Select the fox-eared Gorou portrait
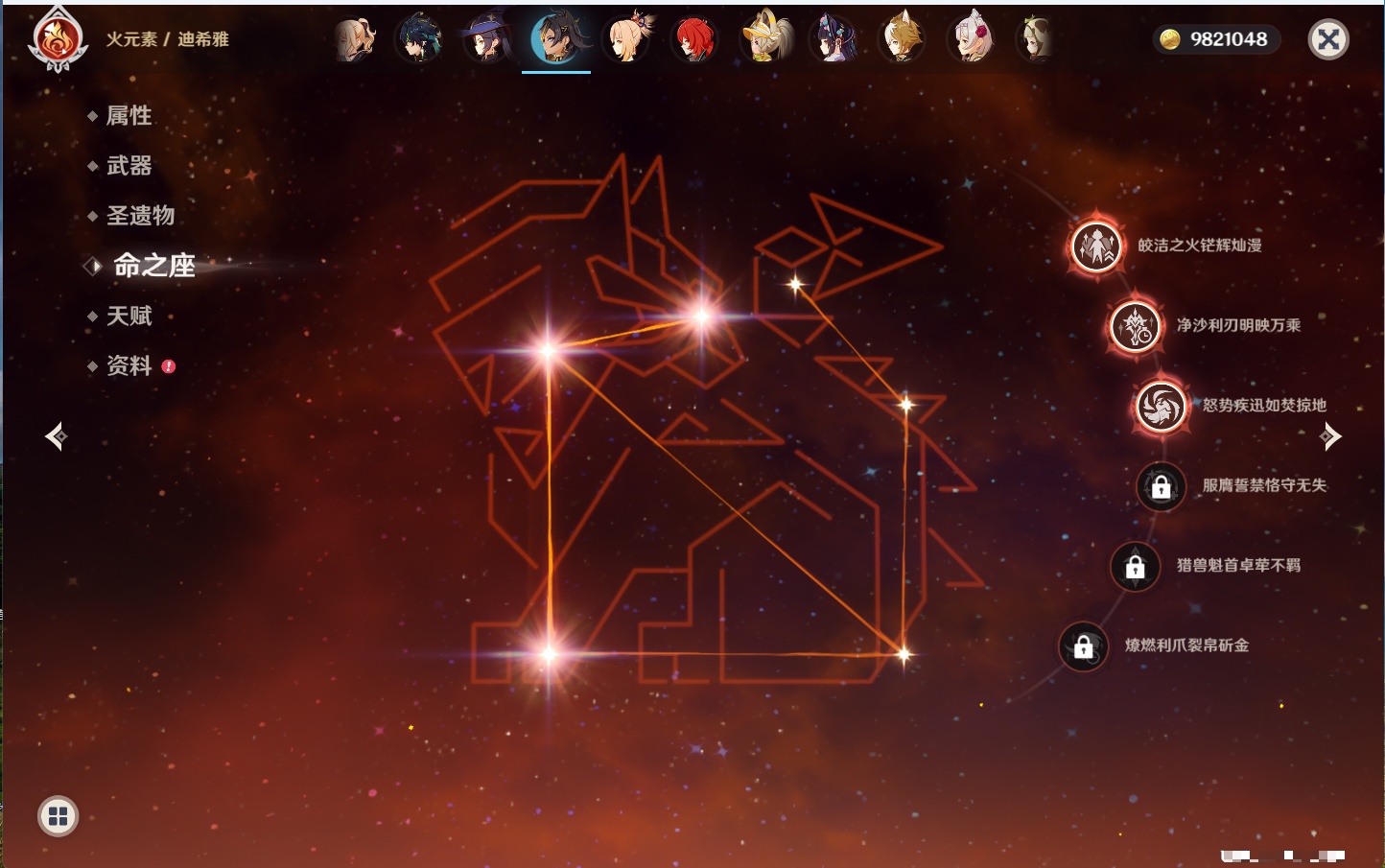This screenshot has width=1385, height=868. [902, 39]
